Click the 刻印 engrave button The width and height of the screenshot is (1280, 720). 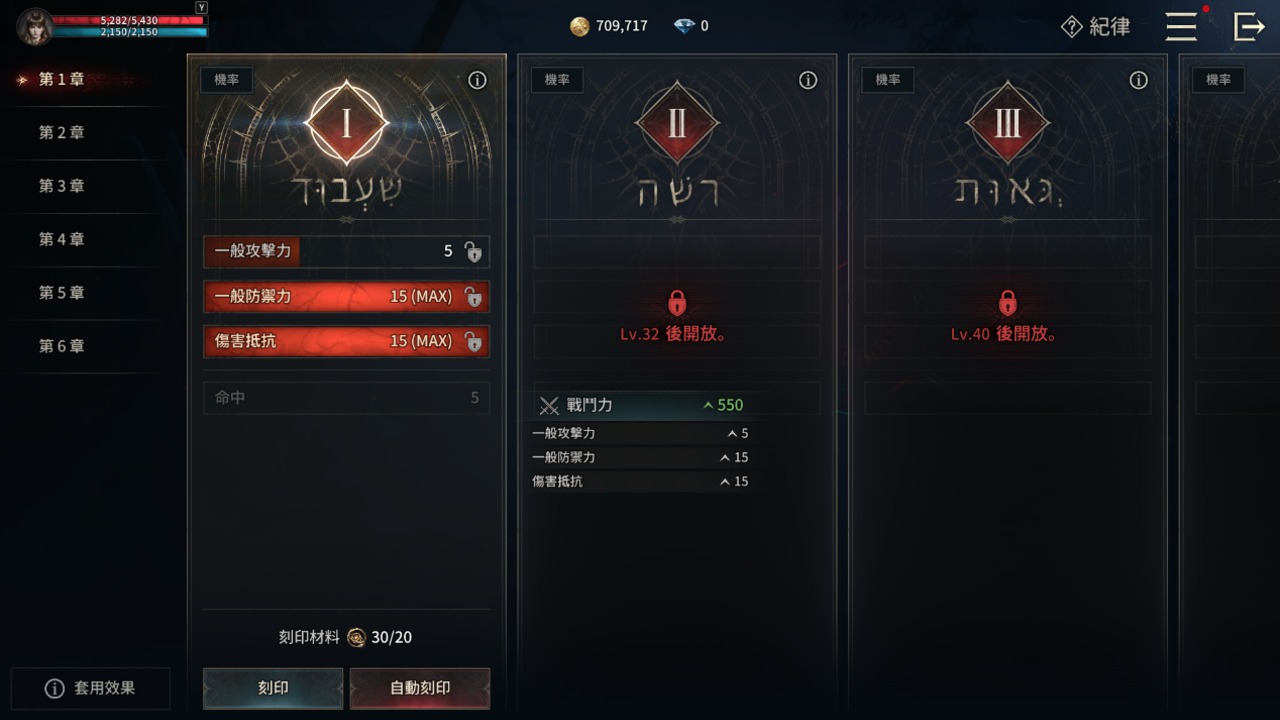tap(273, 688)
